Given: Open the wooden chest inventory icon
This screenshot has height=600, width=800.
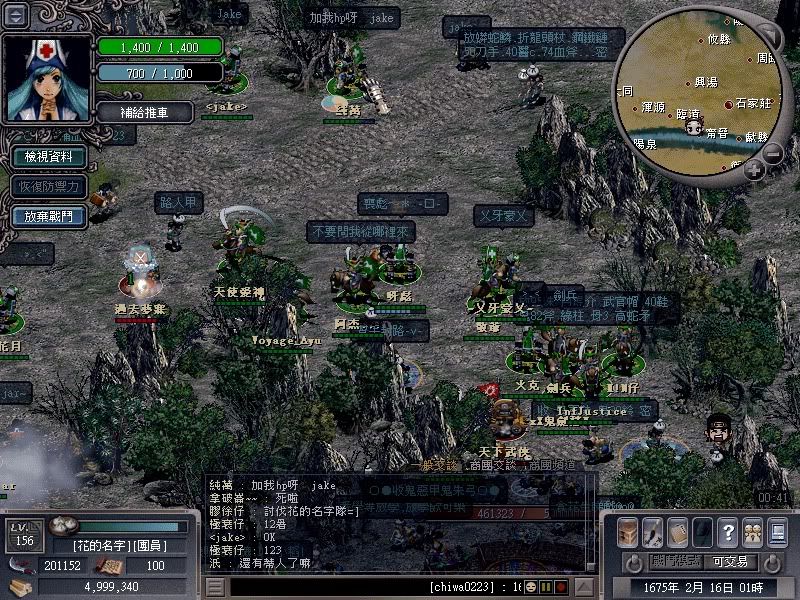Looking at the screenshot, I should click(x=628, y=532).
